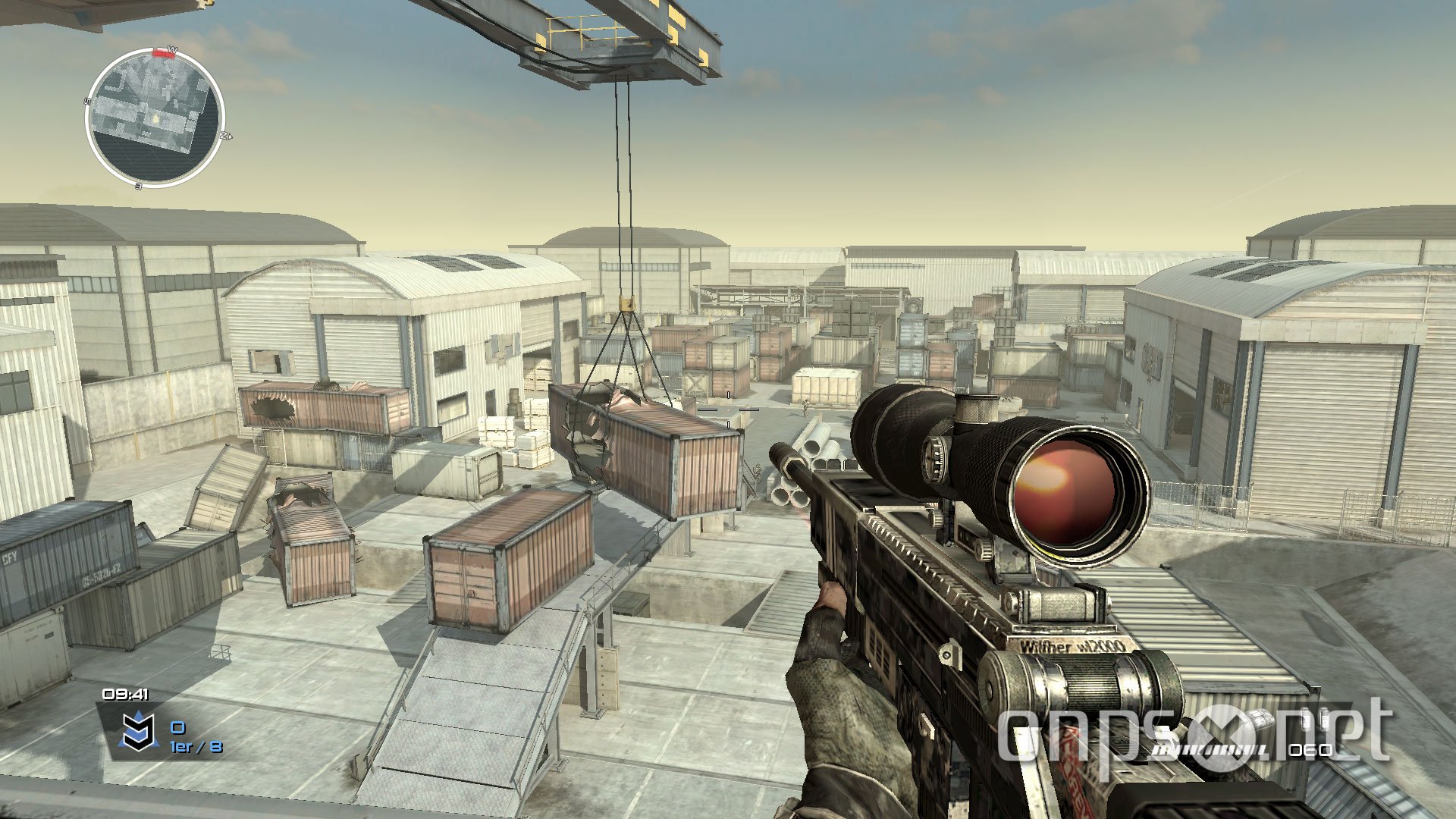Select the match timer showing 09:41

point(125,695)
